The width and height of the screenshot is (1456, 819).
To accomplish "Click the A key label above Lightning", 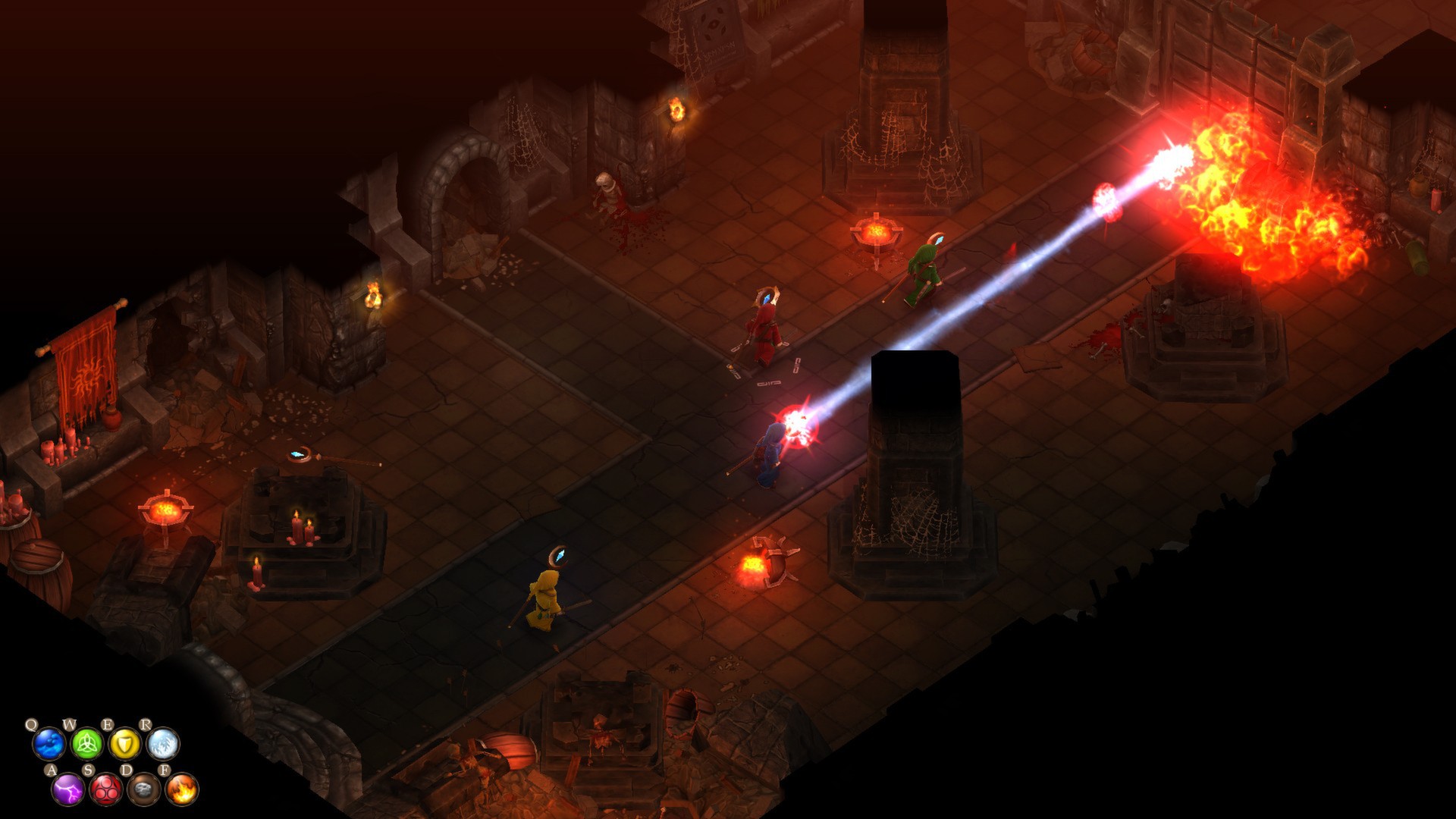I will click(52, 770).
